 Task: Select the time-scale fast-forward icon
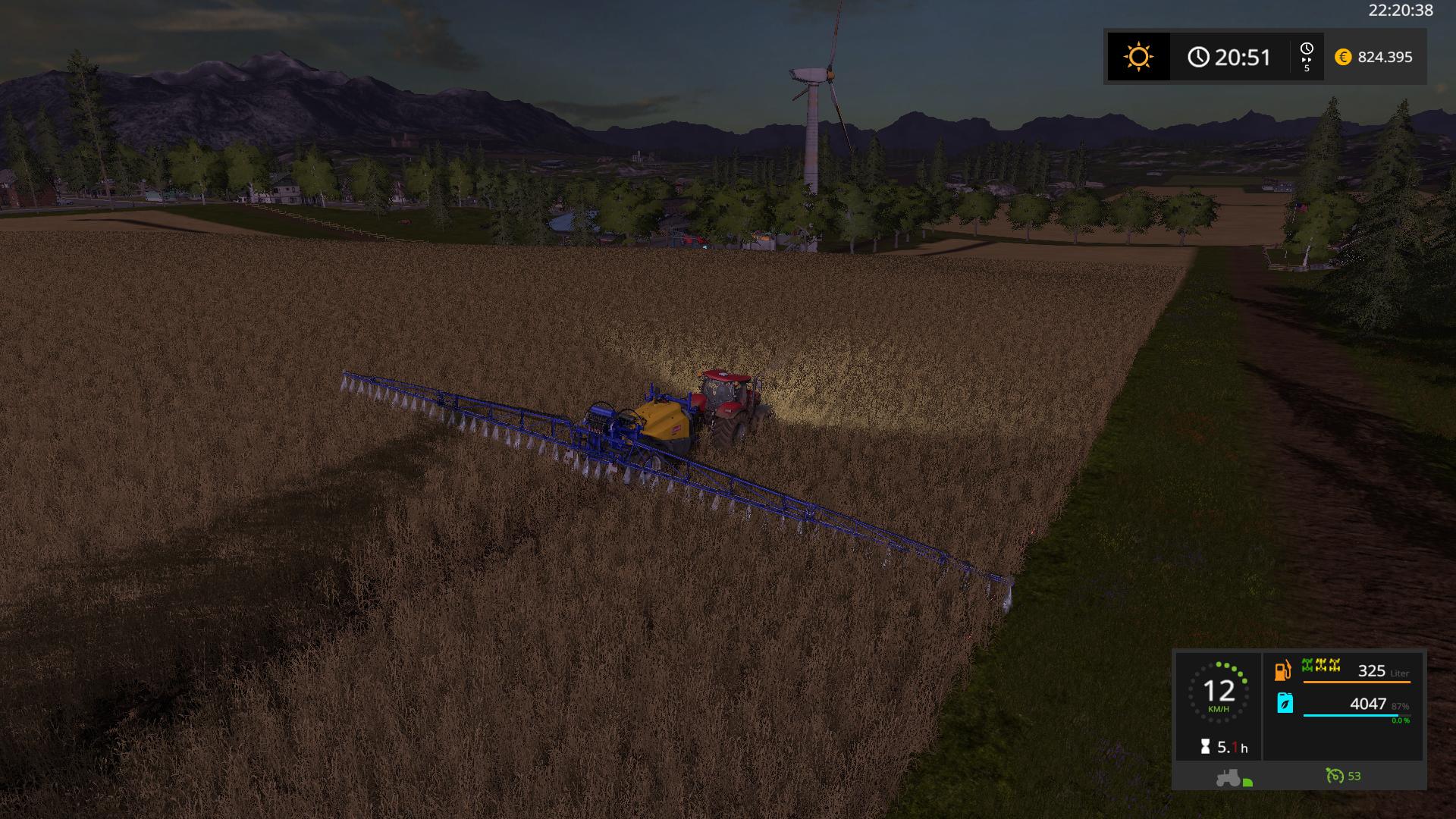[1307, 58]
